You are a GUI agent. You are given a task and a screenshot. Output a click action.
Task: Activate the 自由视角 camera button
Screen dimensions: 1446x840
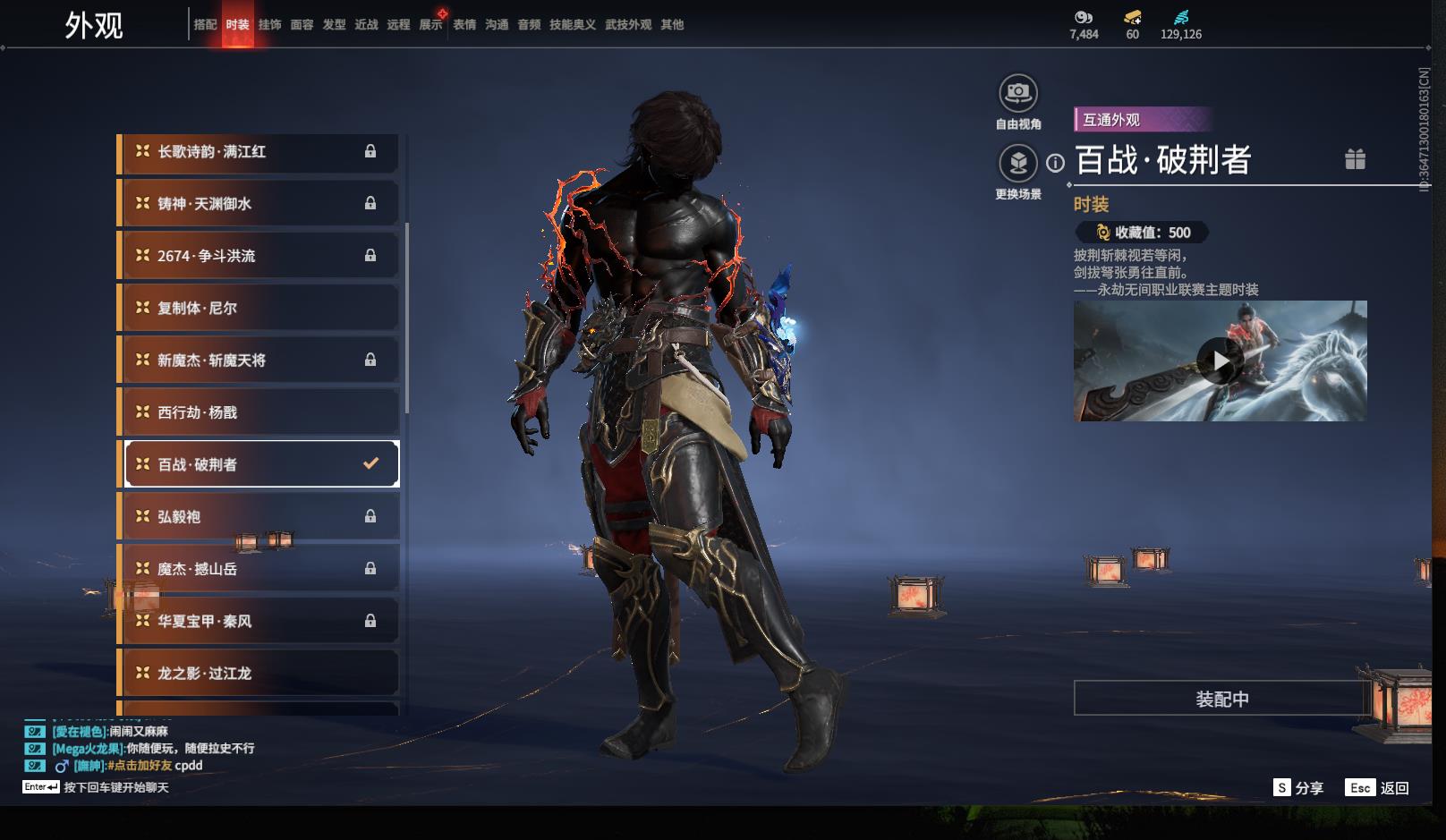[x=1017, y=93]
